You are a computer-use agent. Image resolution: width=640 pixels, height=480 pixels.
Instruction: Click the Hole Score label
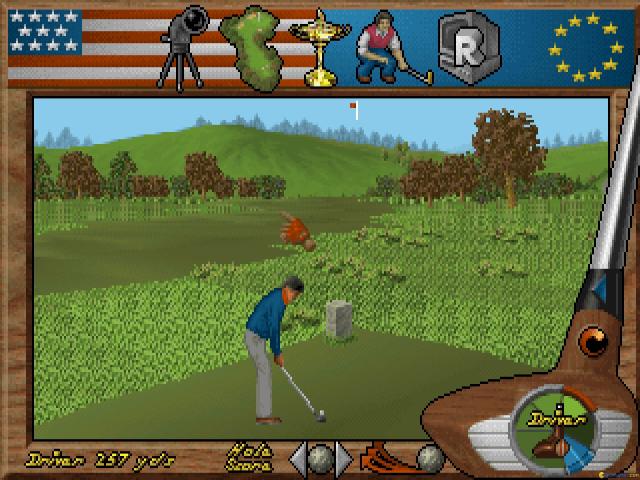click(246, 457)
